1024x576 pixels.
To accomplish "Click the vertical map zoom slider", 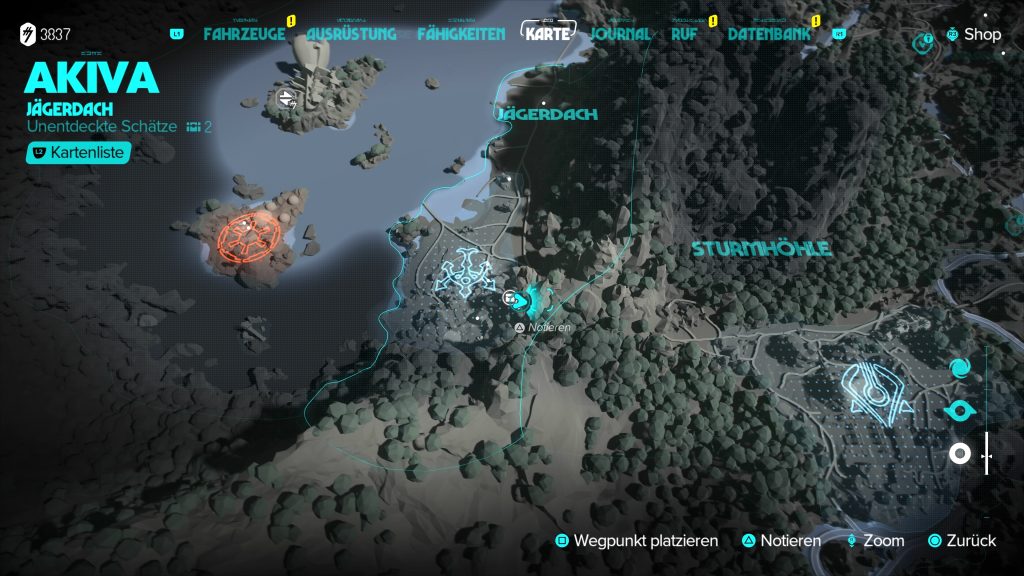I will pos(987,454).
